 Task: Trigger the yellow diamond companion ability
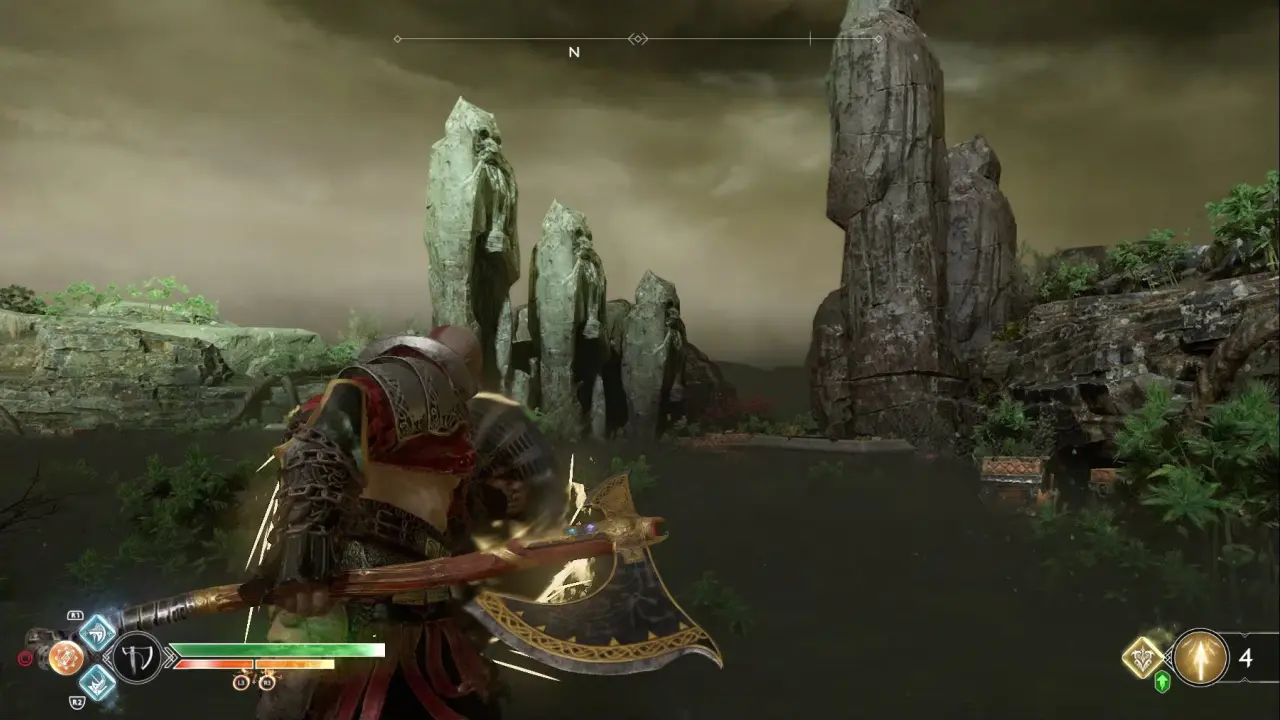point(1142,657)
